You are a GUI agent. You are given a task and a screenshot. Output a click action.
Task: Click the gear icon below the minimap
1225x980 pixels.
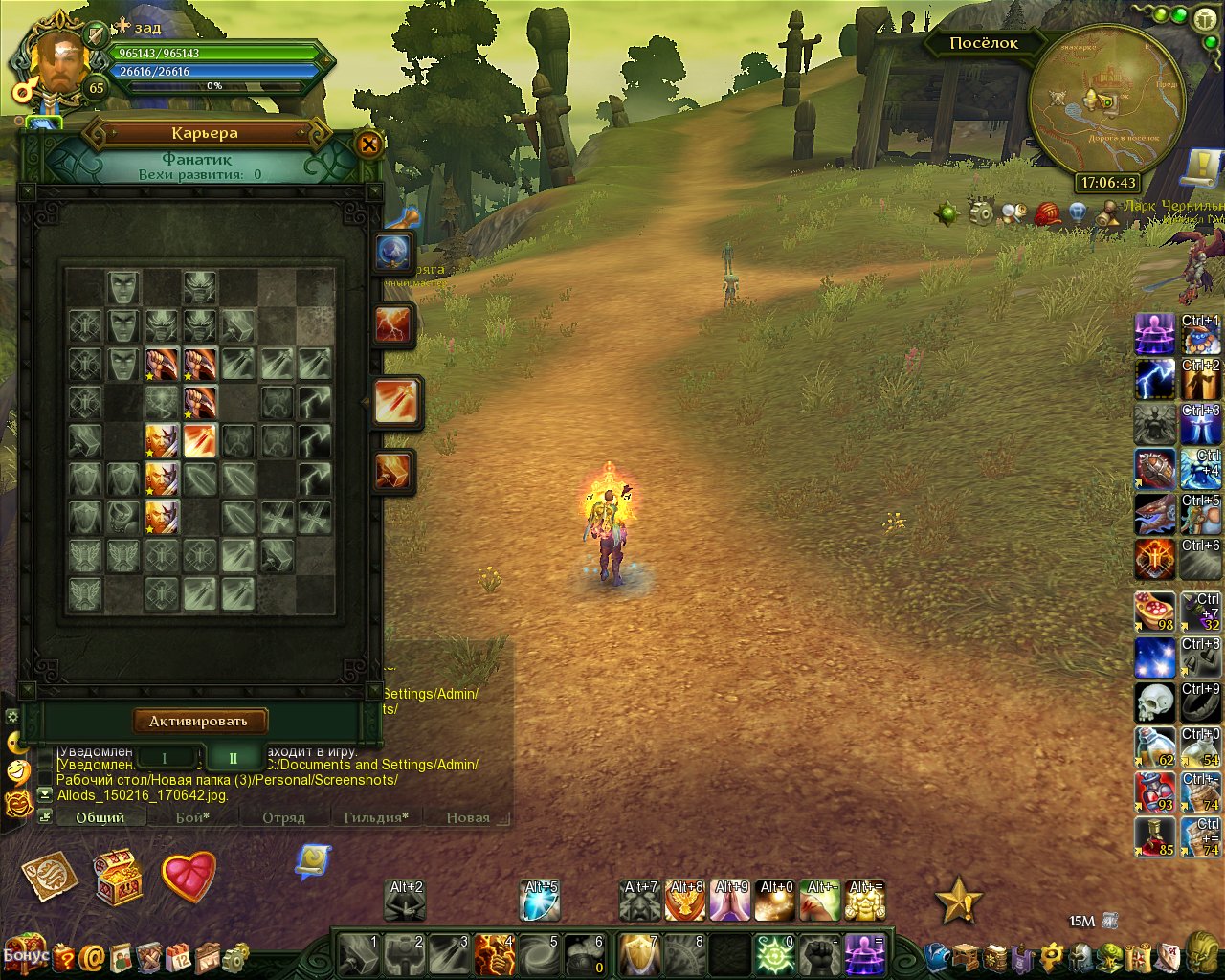coord(981,212)
